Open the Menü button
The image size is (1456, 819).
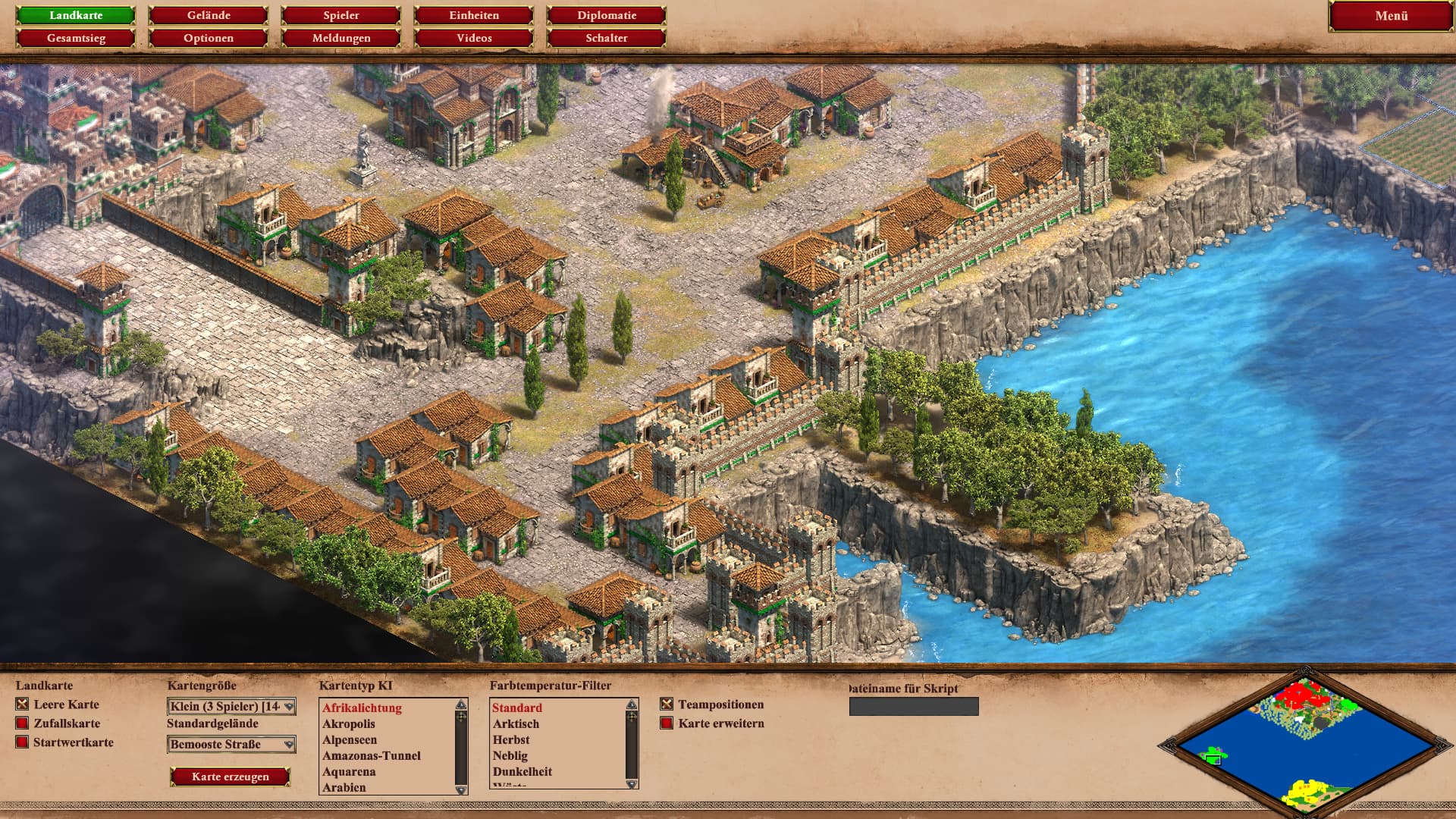click(x=1391, y=16)
